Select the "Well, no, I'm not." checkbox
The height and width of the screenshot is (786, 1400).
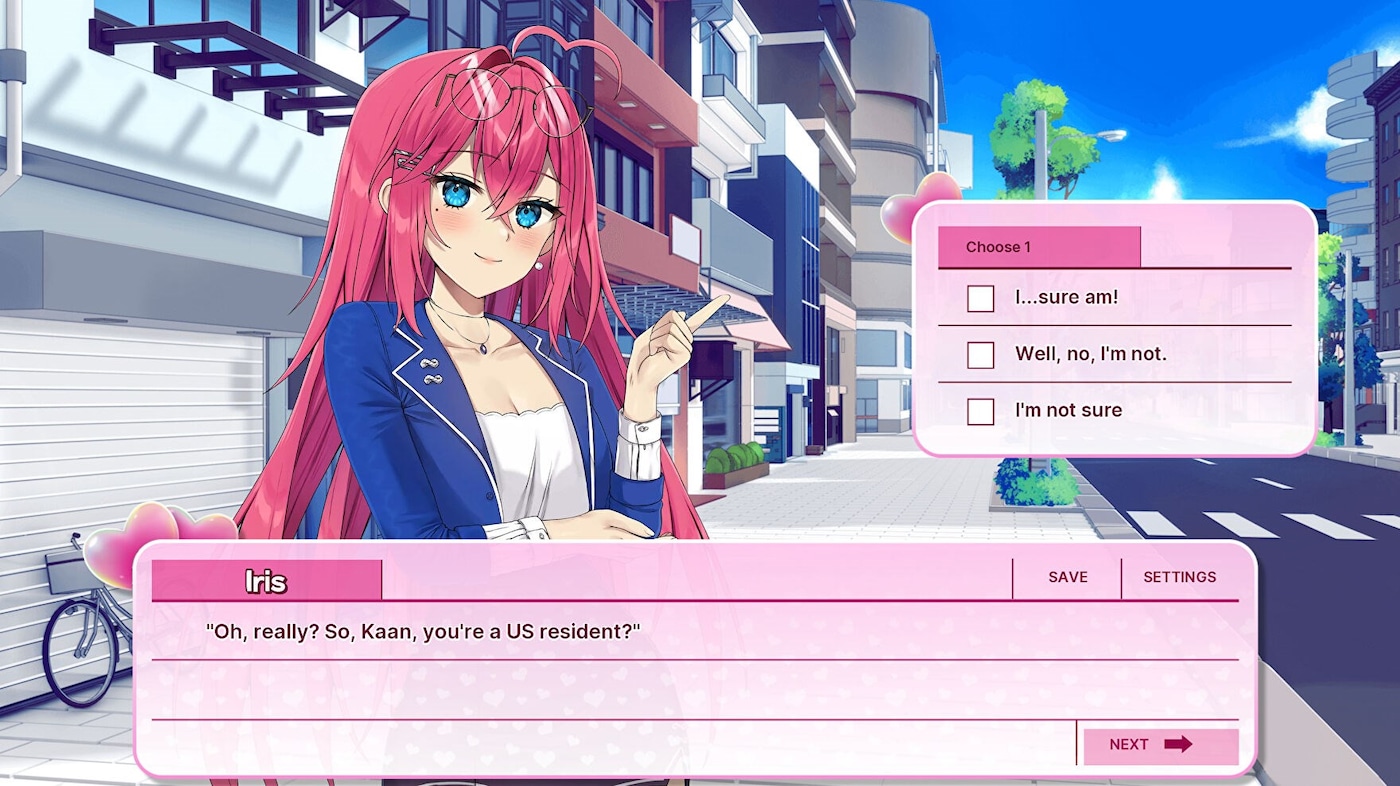point(980,355)
